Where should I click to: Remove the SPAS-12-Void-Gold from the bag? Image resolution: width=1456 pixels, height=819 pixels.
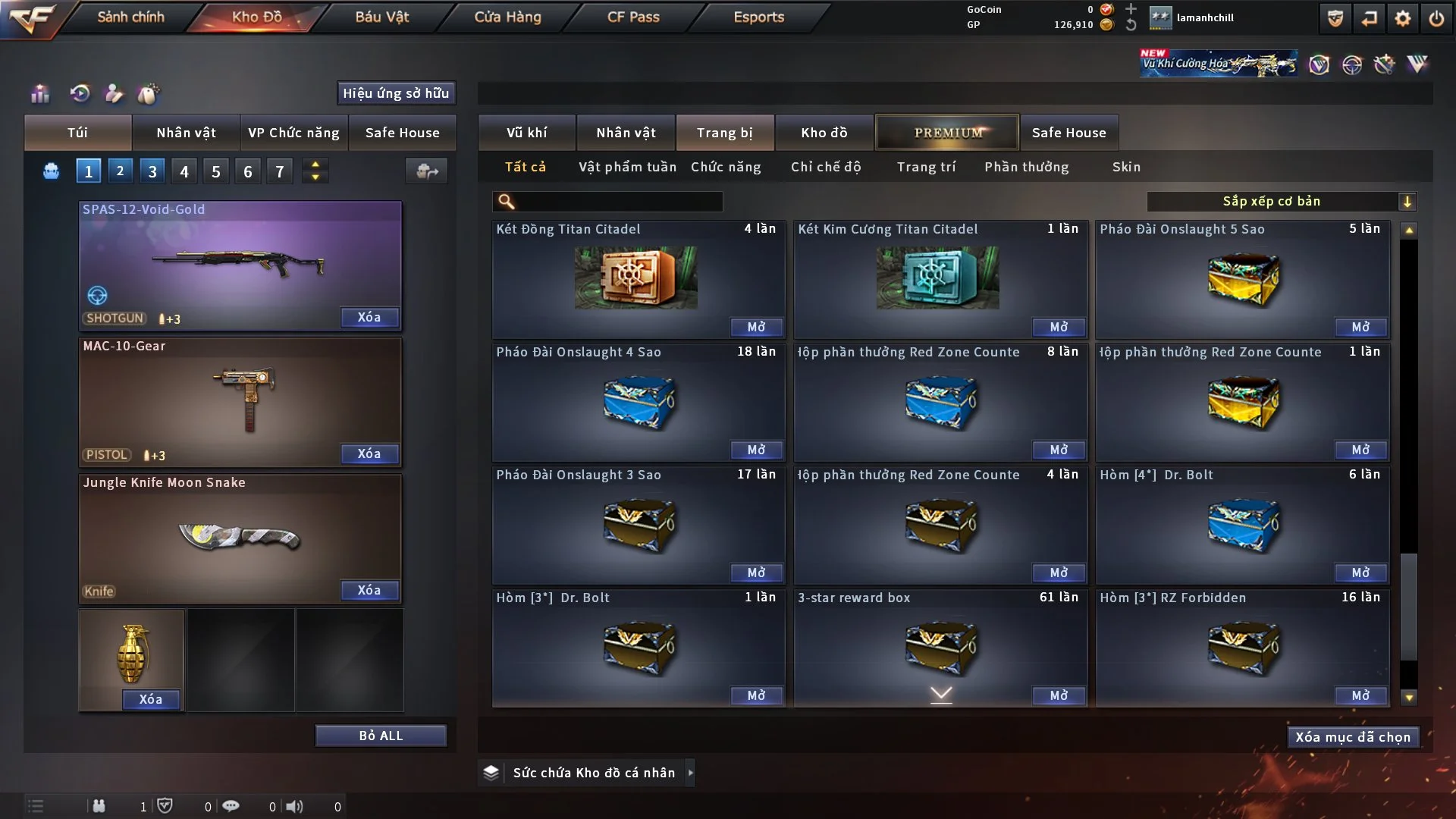tap(369, 317)
